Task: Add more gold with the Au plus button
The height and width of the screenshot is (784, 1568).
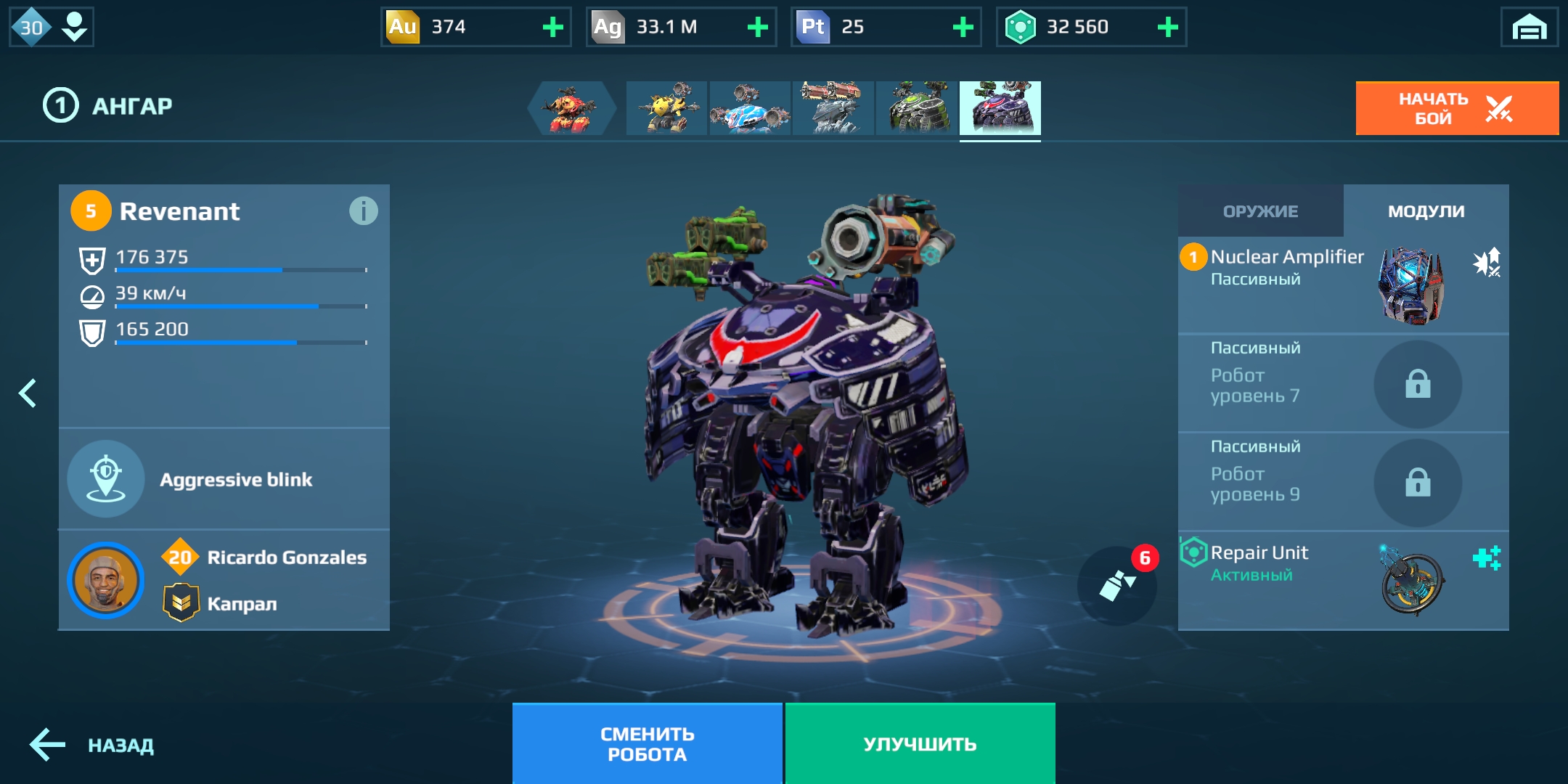Action: [552, 28]
